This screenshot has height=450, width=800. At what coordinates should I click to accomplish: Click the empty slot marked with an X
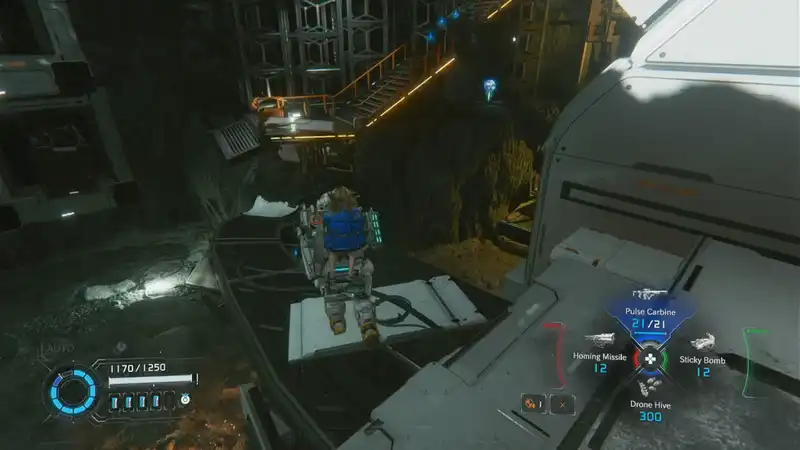(x=564, y=404)
